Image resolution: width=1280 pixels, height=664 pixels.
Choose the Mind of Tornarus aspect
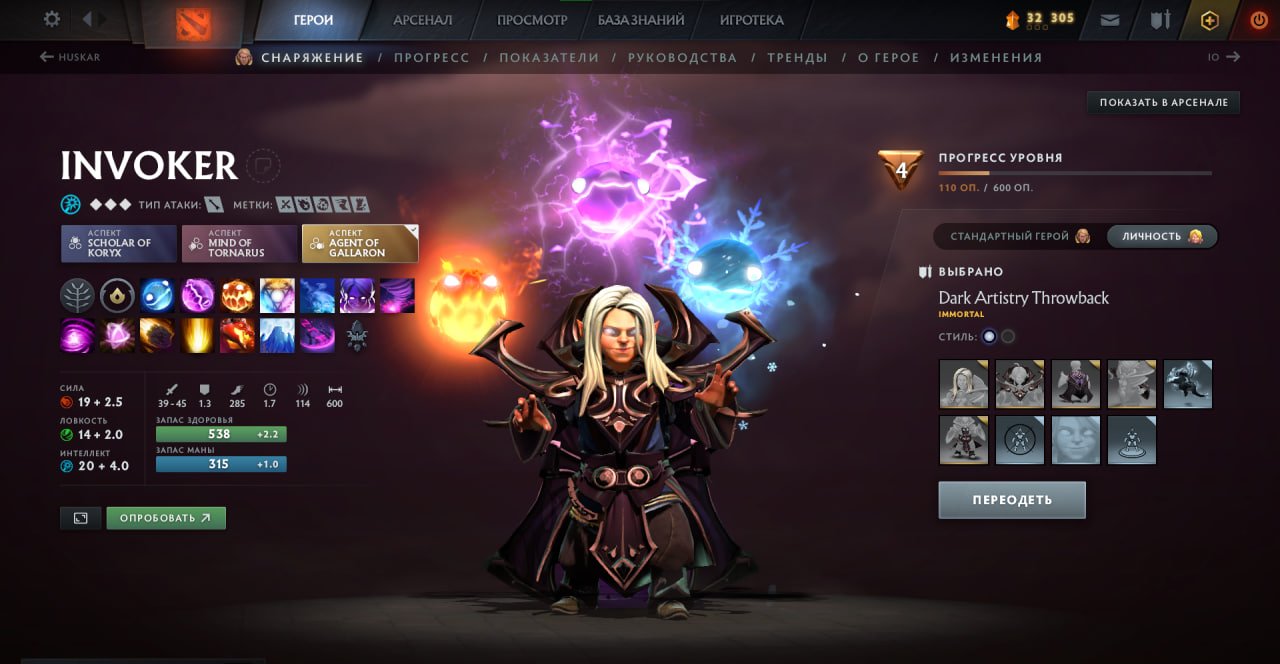coord(239,243)
